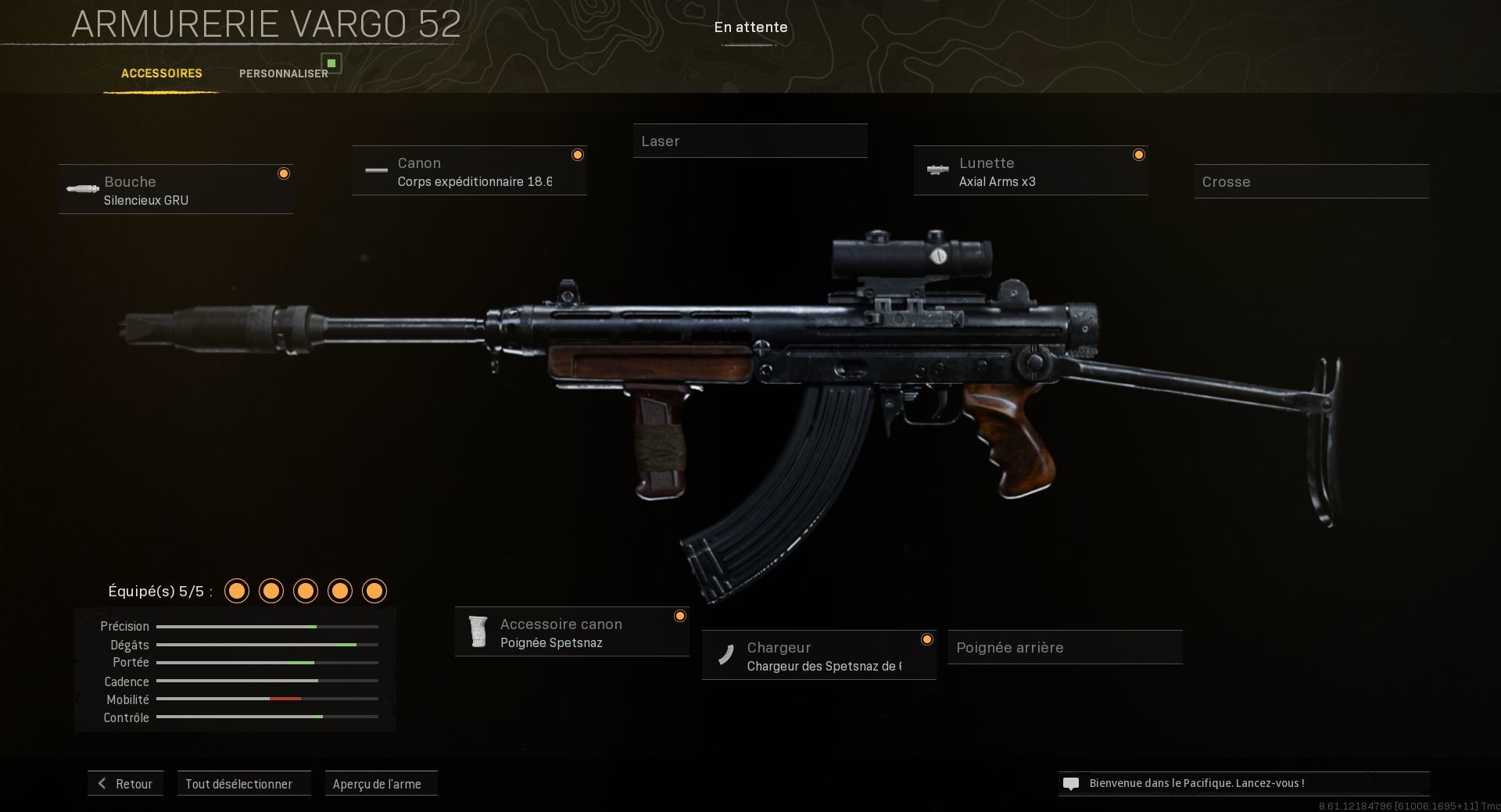Toggle the orange equipped indicator on the Lunette slot
The width and height of the screenshot is (1501, 812).
[1138, 155]
